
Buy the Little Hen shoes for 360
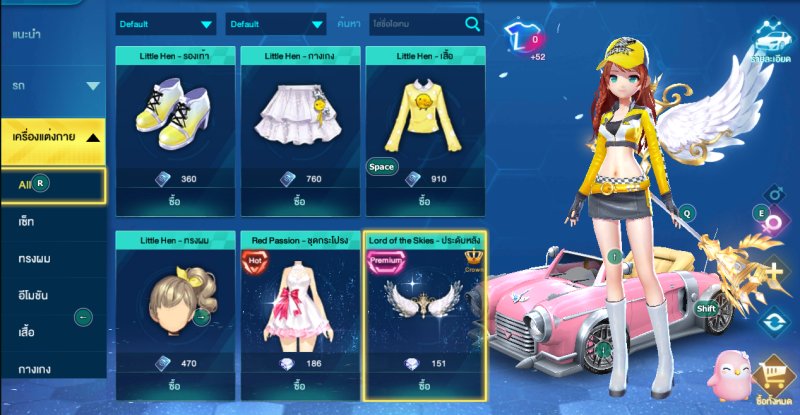[x=175, y=200]
